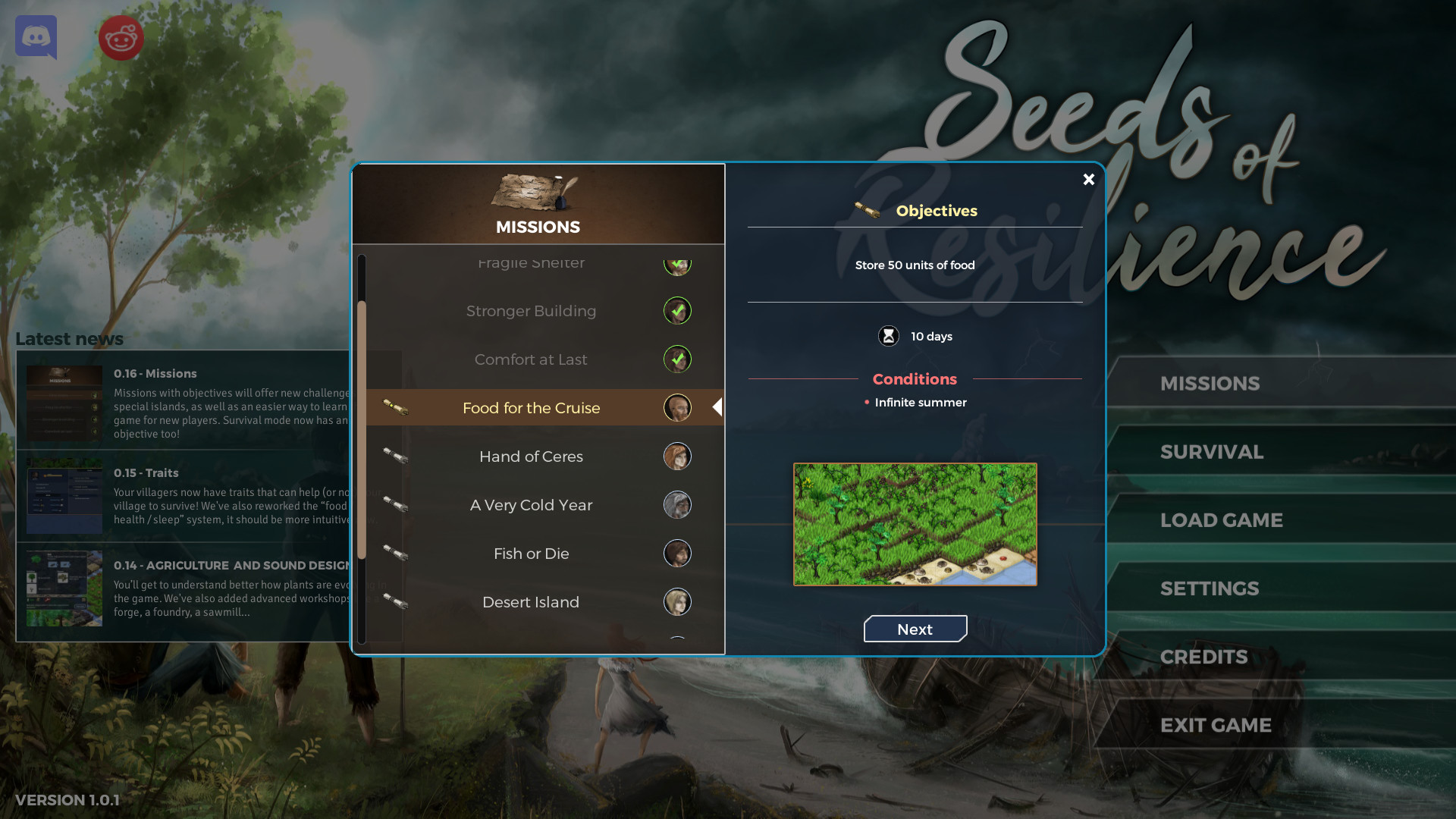1456x819 pixels.
Task: Select EXIT GAME
Action: click(1215, 724)
